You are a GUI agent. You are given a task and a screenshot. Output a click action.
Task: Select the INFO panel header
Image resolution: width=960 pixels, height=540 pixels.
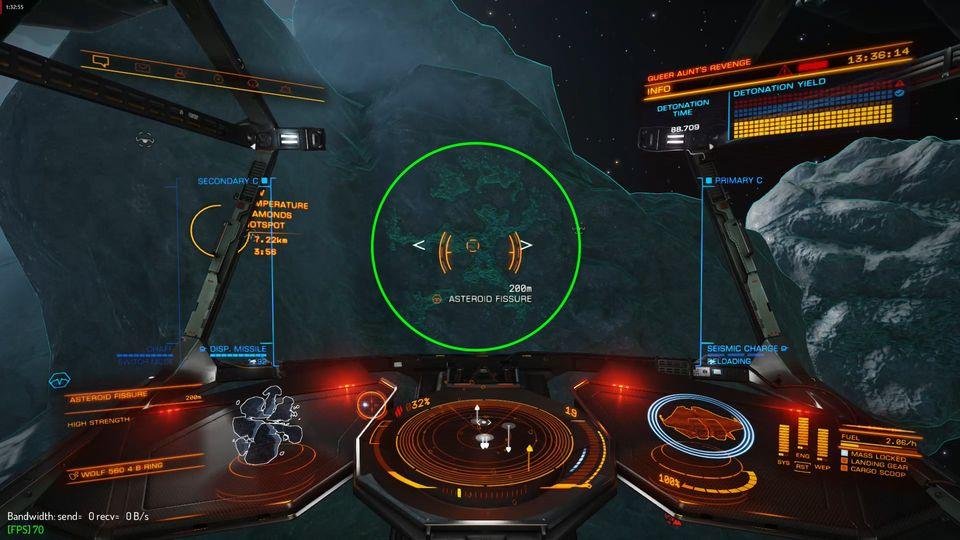point(660,90)
